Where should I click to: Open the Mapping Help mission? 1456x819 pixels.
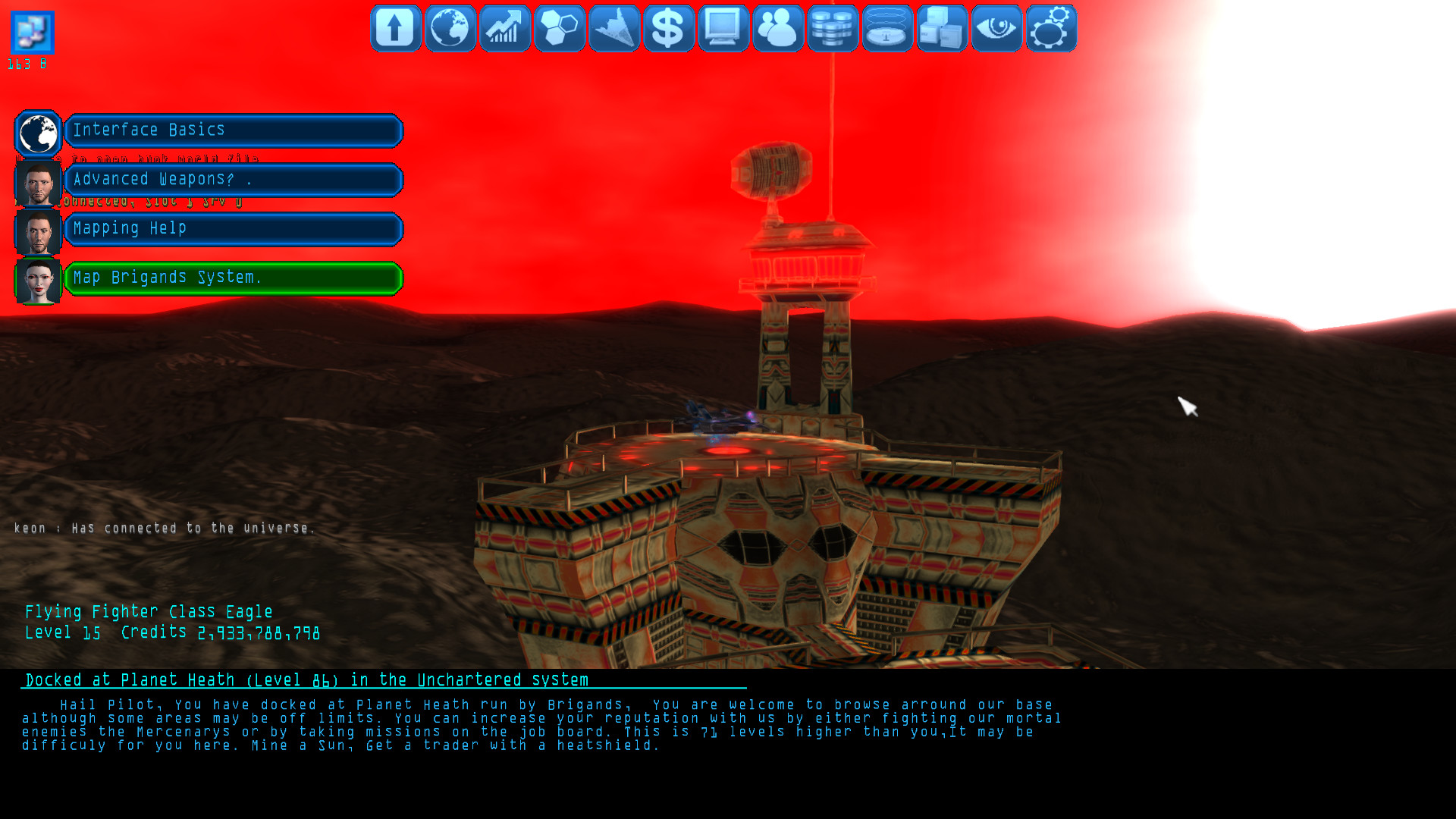pyautogui.click(x=233, y=228)
